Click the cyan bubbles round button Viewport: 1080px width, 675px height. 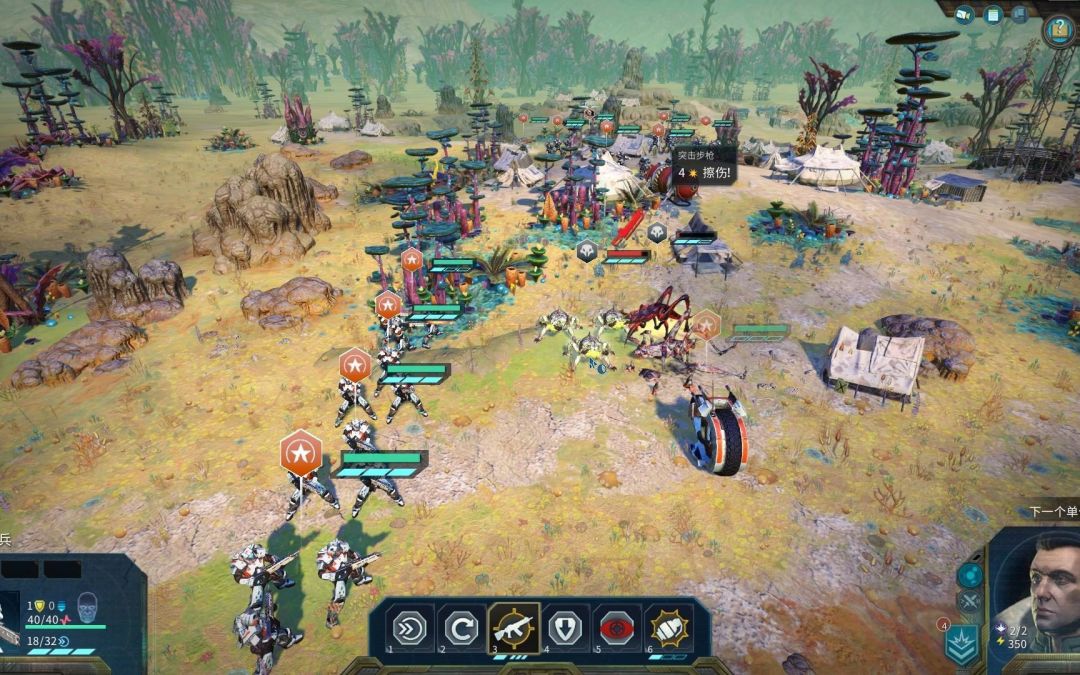969,575
